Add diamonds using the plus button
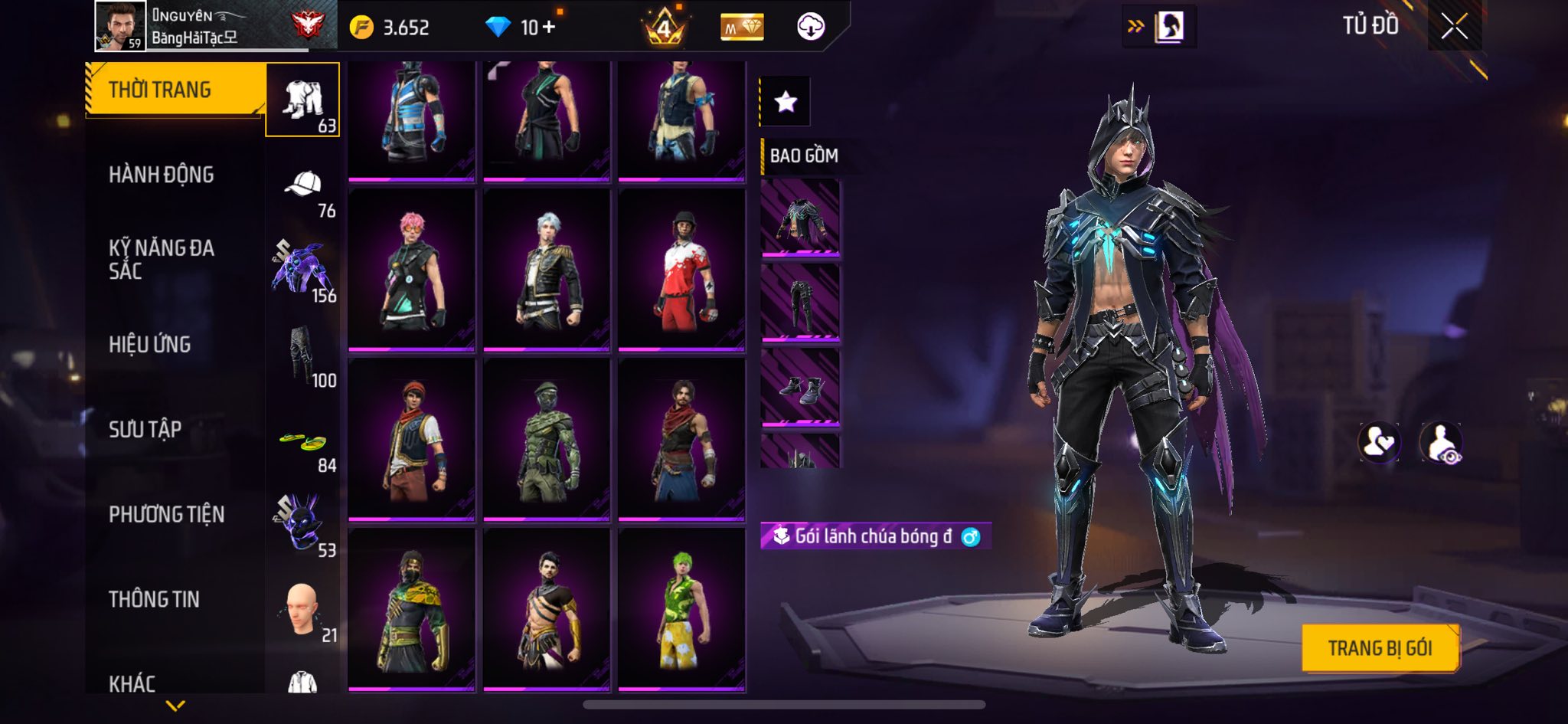 pos(548,28)
